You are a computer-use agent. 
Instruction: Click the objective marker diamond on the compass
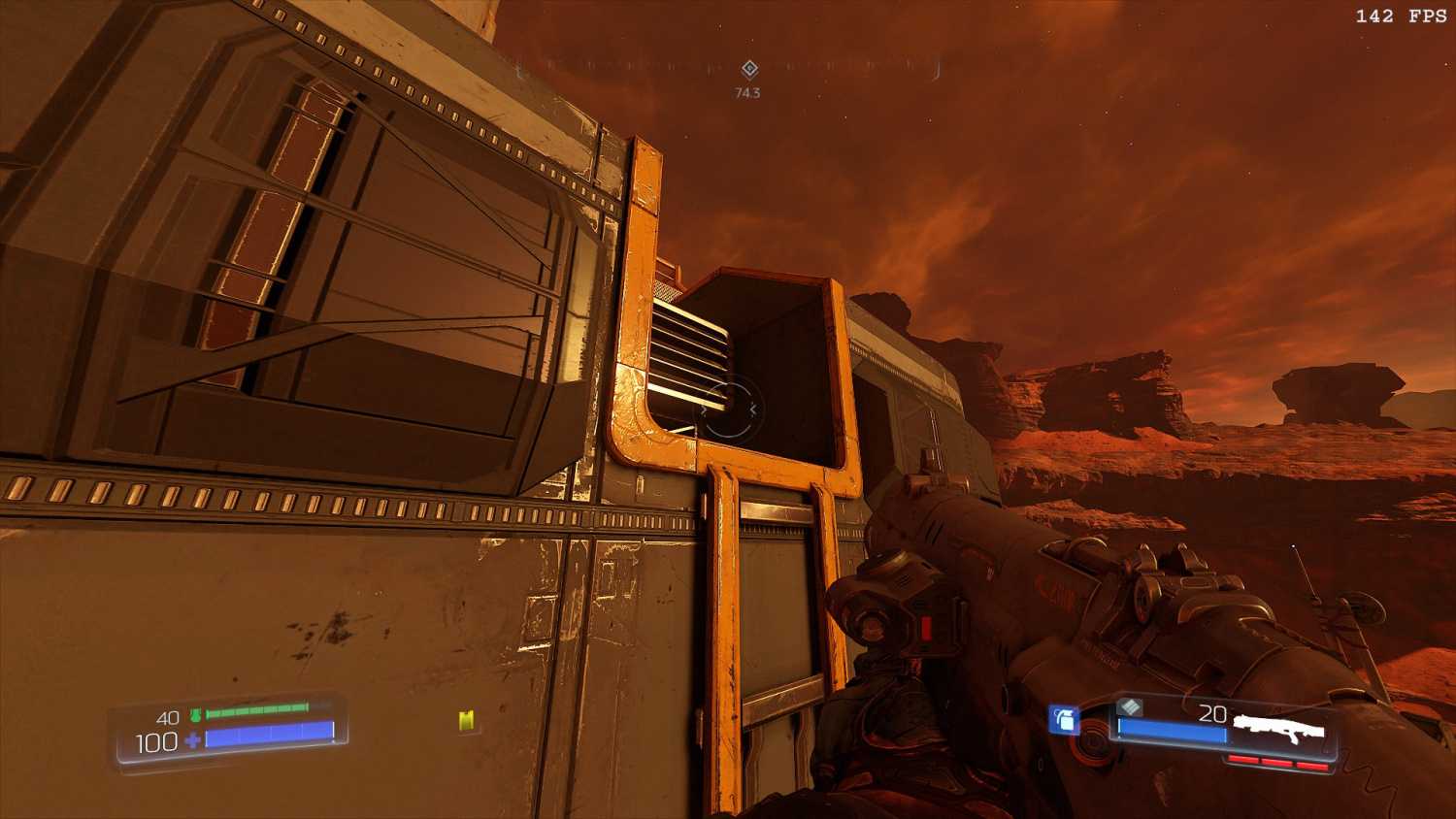[x=749, y=69]
